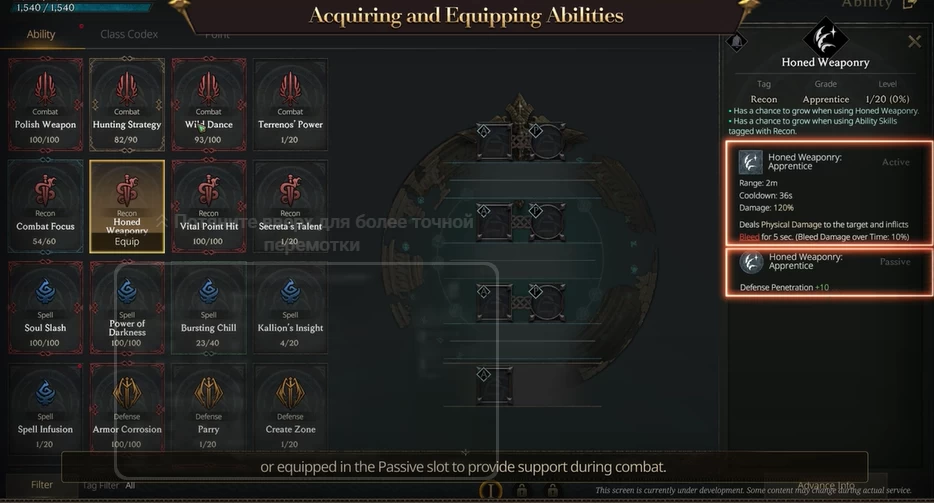Choose the Hunting Strategy ability
This screenshot has width=934, height=503.
pyautogui.click(x=127, y=98)
